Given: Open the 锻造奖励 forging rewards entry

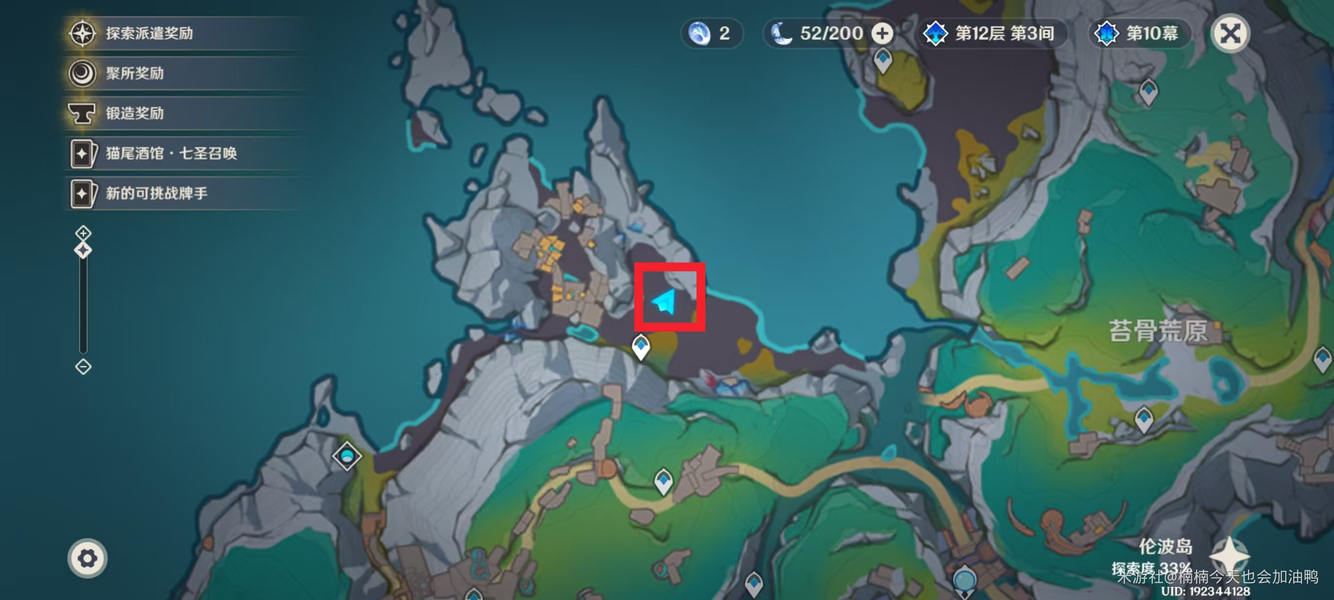Looking at the screenshot, I should (x=135, y=113).
